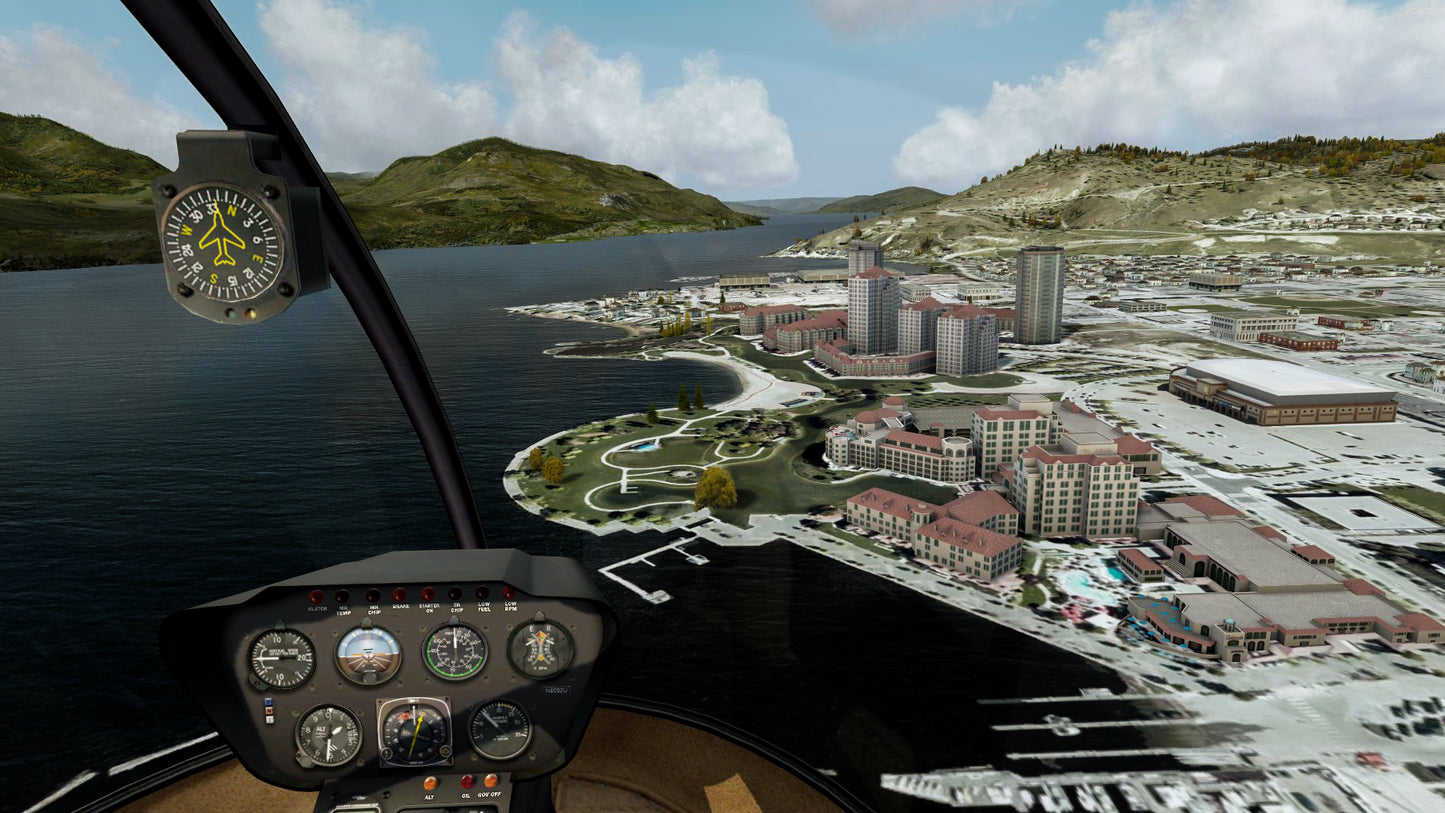
Task: Adjust the attitude indicator's bottom knob
Action: click(x=368, y=680)
